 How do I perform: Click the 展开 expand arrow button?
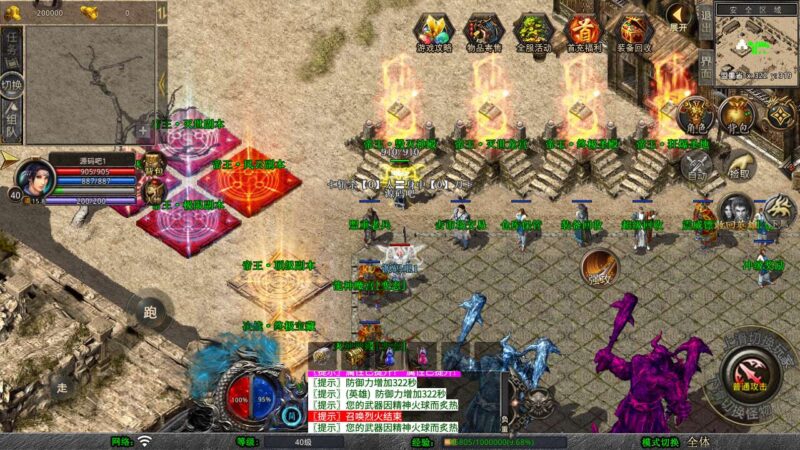677,20
